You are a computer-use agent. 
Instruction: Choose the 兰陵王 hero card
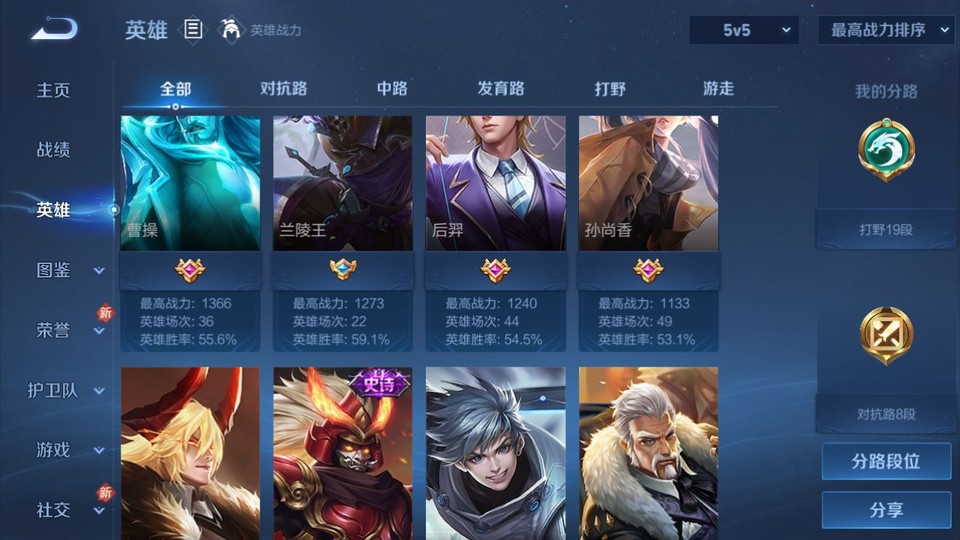click(x=343, y=184)
